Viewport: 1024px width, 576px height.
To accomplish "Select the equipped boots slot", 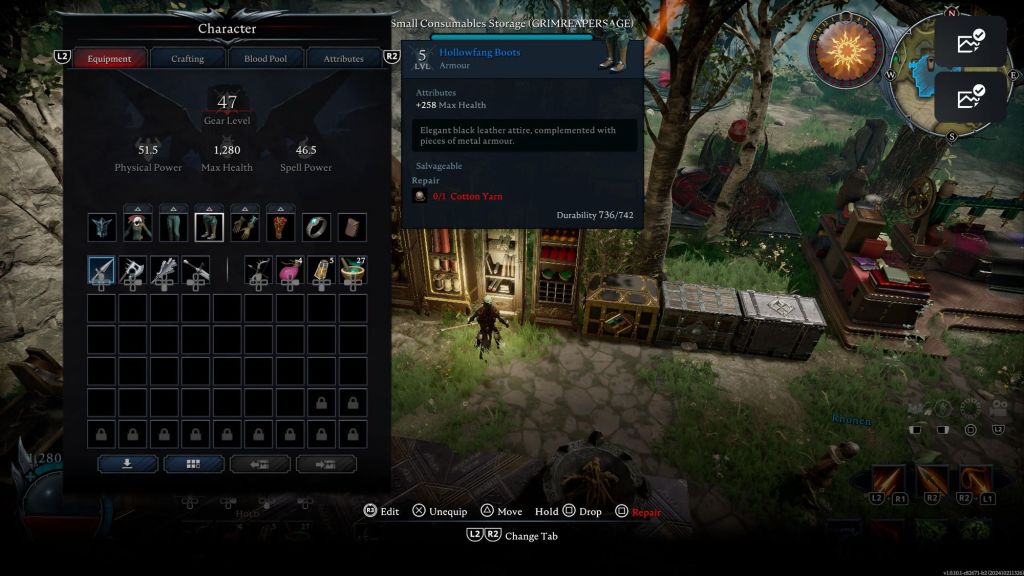I will tap(209, 227).
